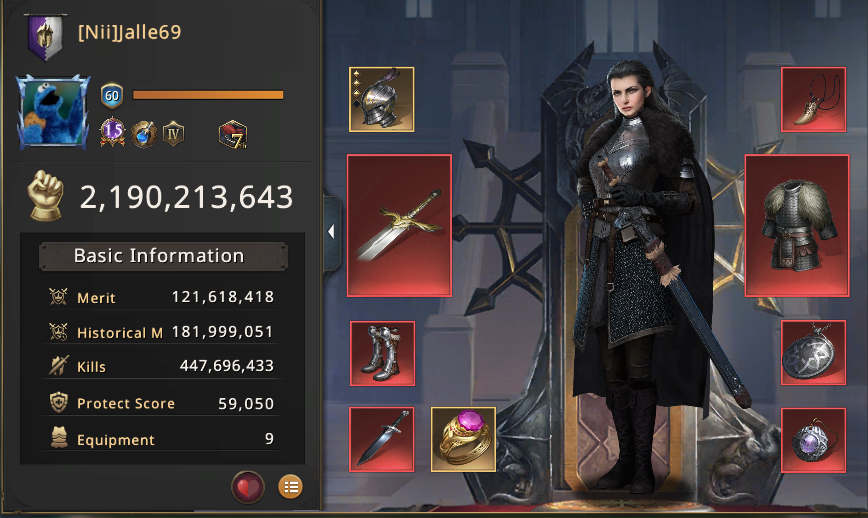The image size is (868, 518).
Task: Inspect the armored boots slot
Action: (382, 353)
